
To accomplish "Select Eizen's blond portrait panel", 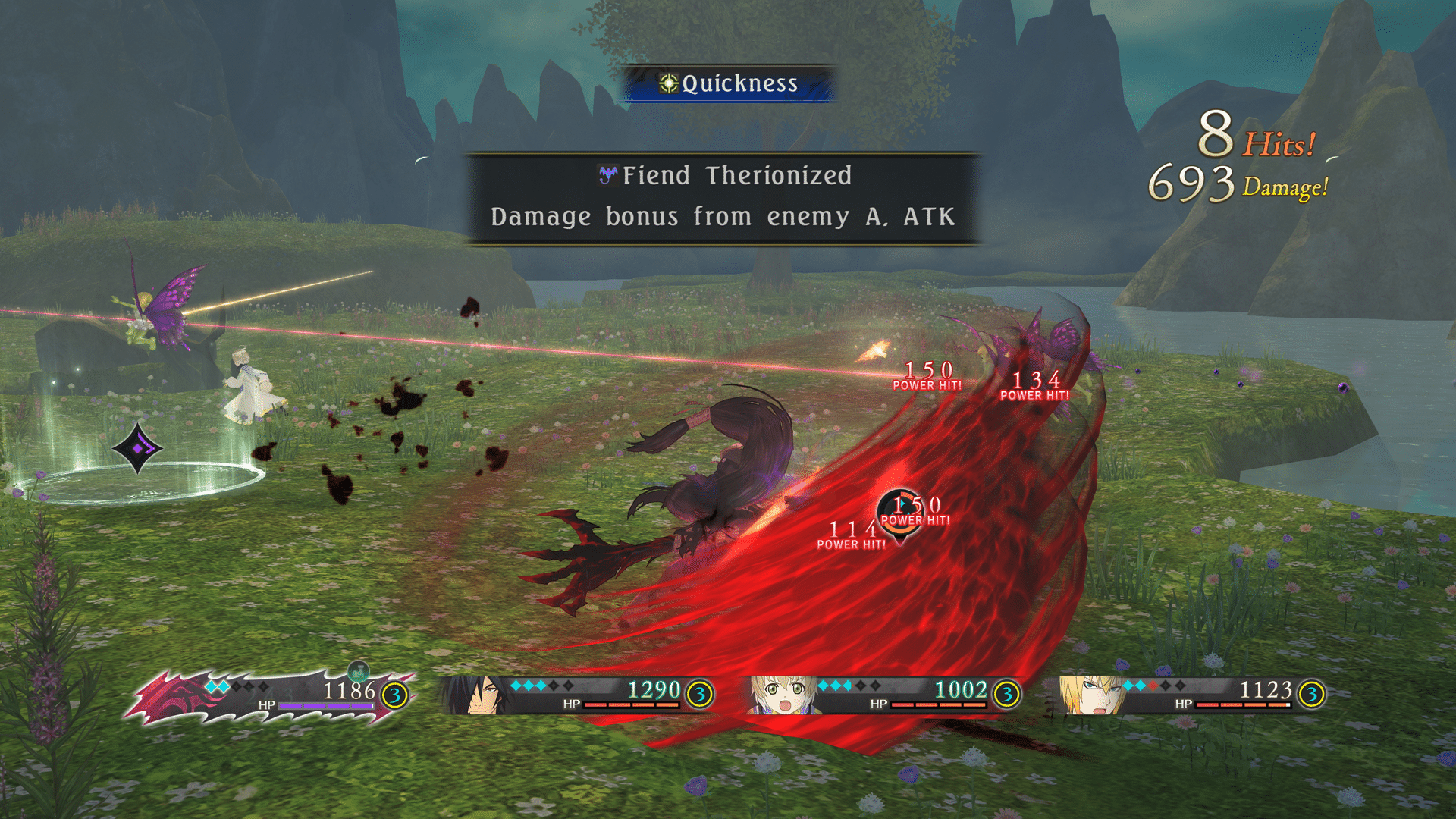I will click(1092, 695).
